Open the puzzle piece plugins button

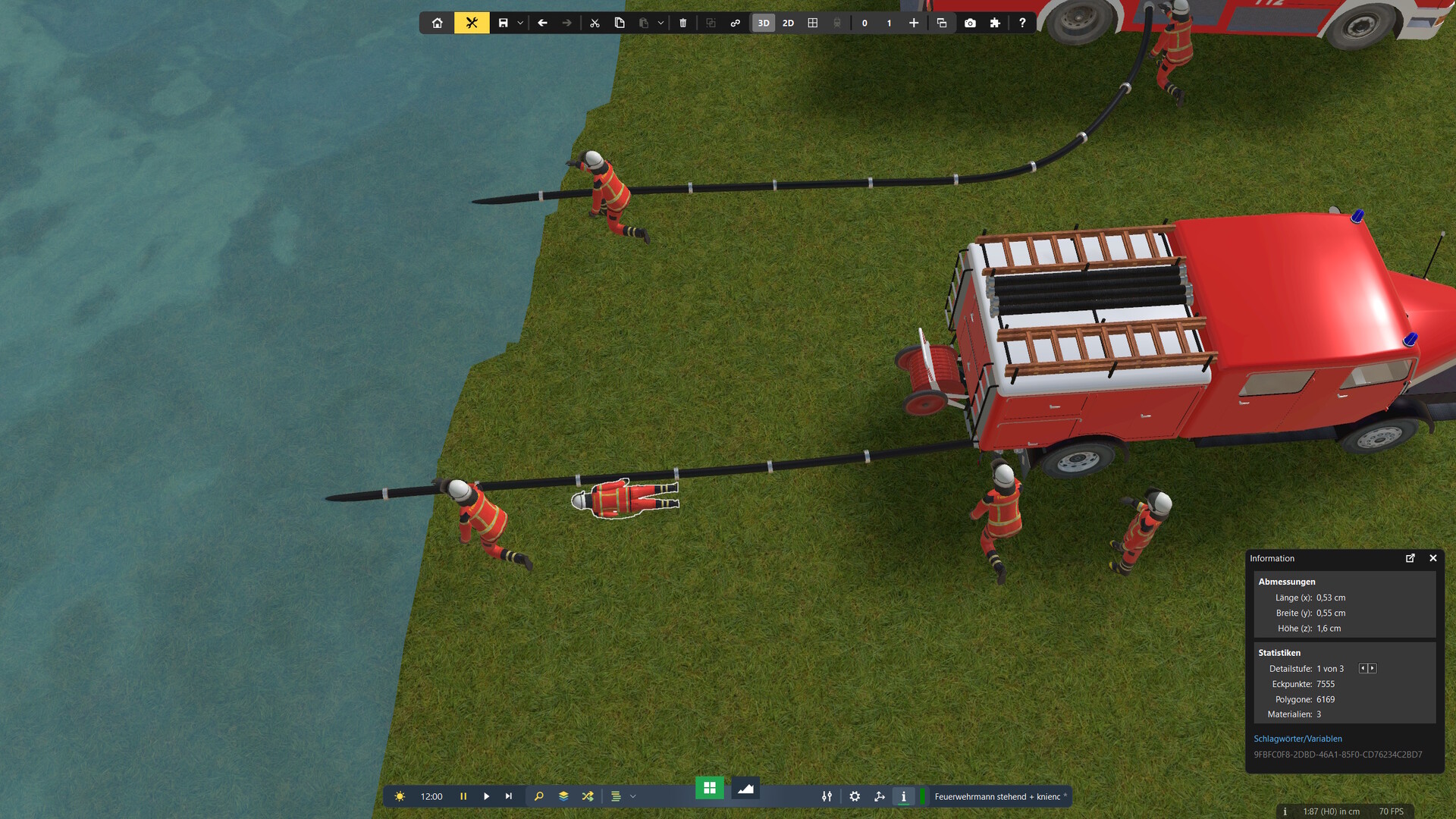995,23
